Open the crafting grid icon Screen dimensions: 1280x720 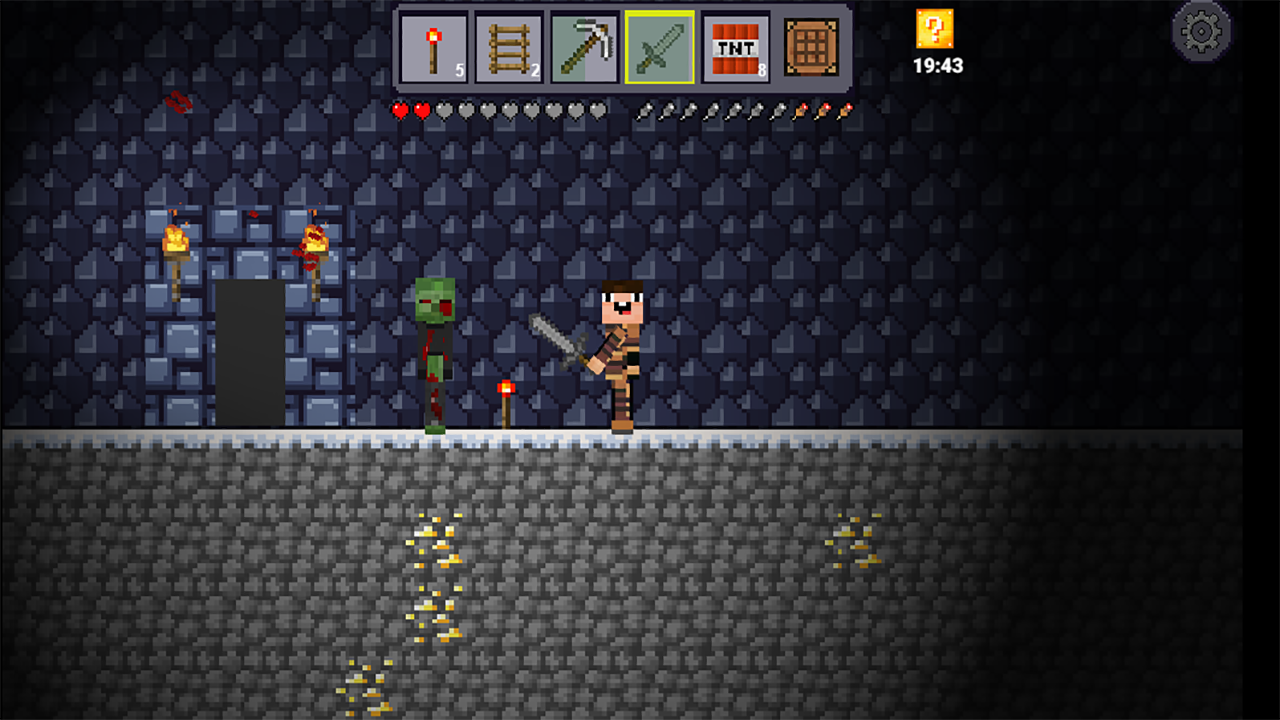click(810, 46)
